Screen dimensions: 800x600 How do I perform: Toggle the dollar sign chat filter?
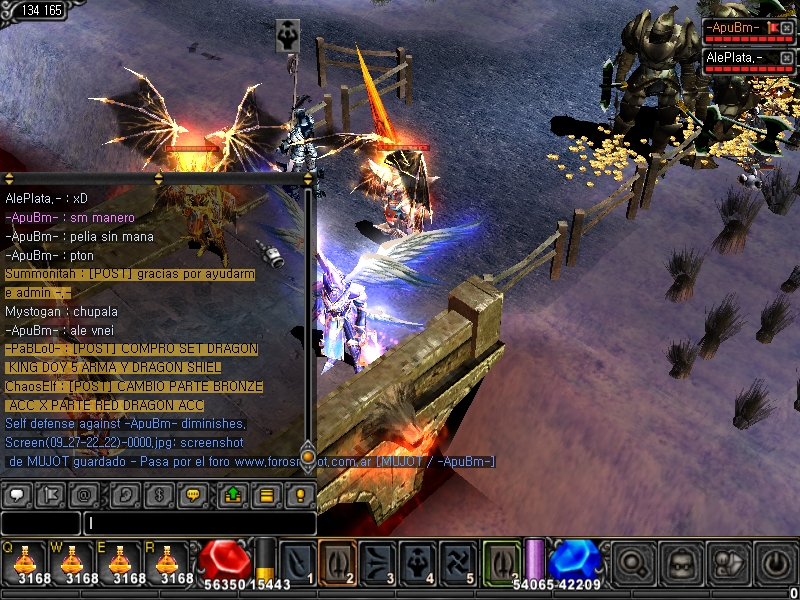(x=155, y=494)
